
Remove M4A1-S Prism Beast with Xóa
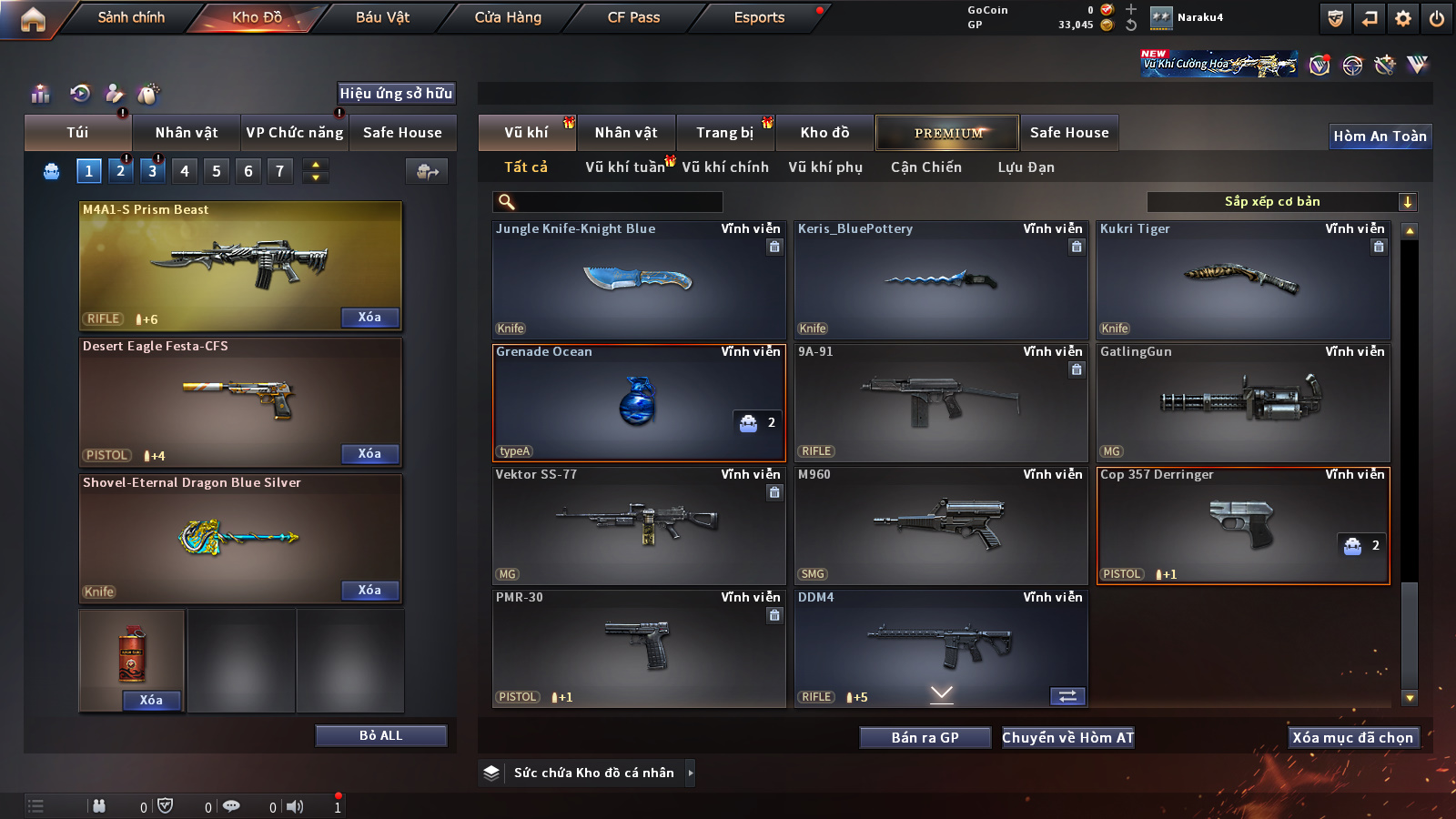click(x=369, y=318)
